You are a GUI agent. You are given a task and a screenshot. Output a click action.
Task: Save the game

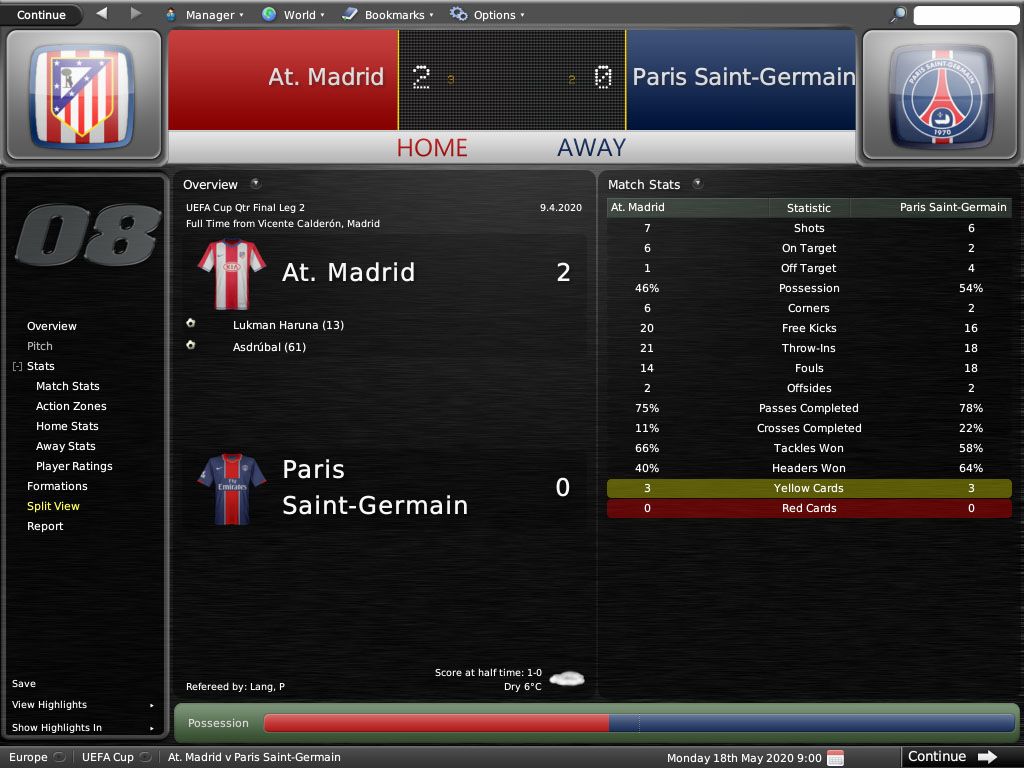24,684
